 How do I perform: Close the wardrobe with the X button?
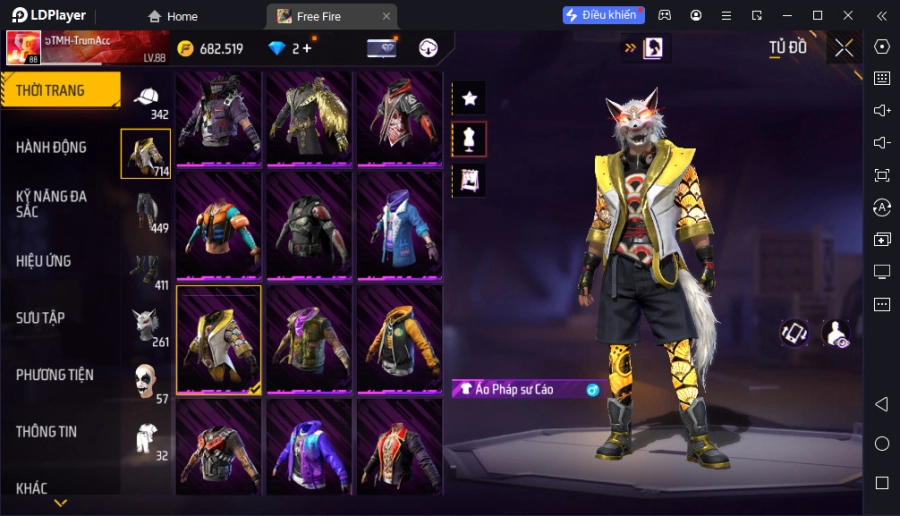click(844, 48)
